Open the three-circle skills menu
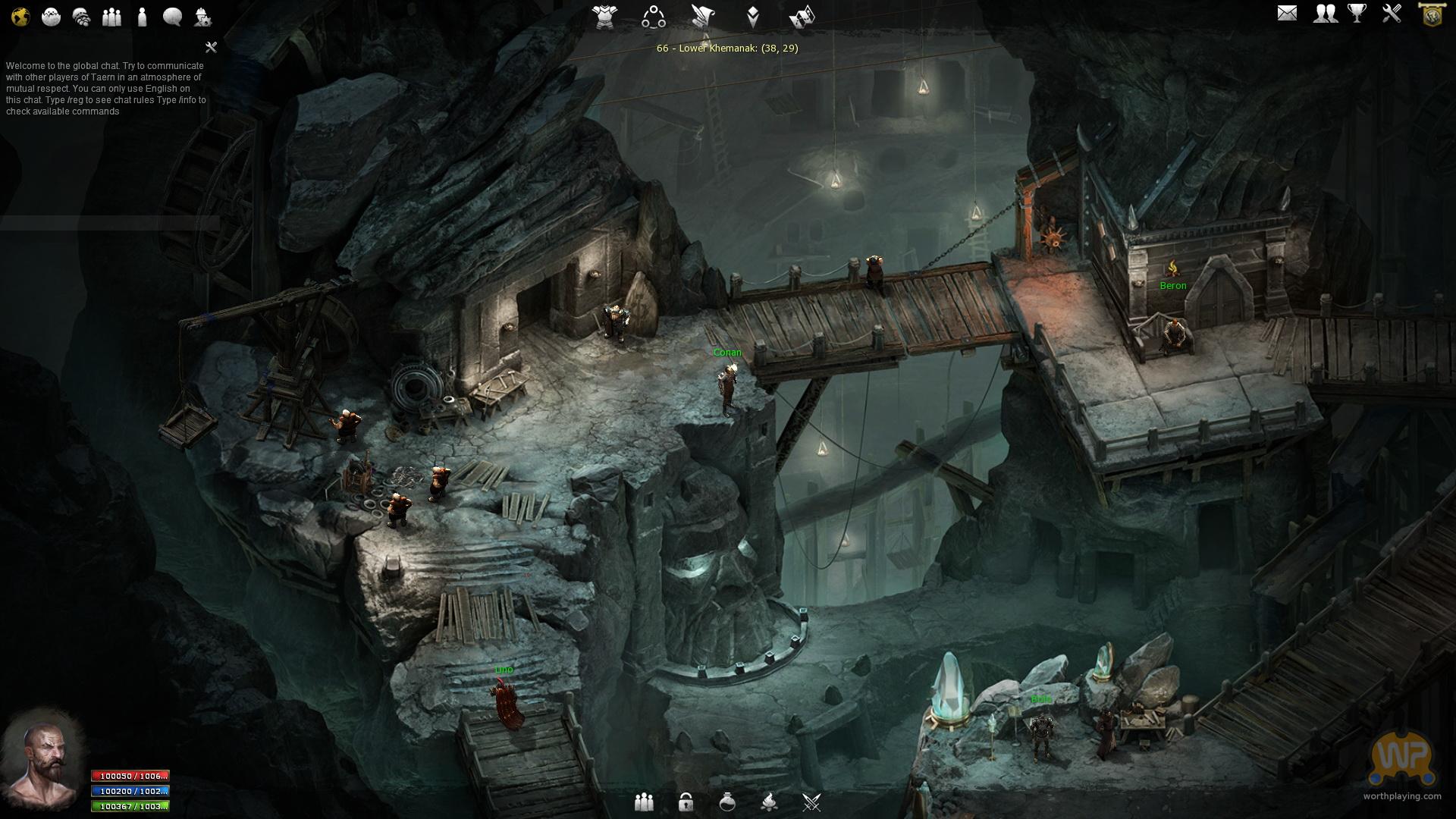1456x819 pixels. [x=653, y=17]
